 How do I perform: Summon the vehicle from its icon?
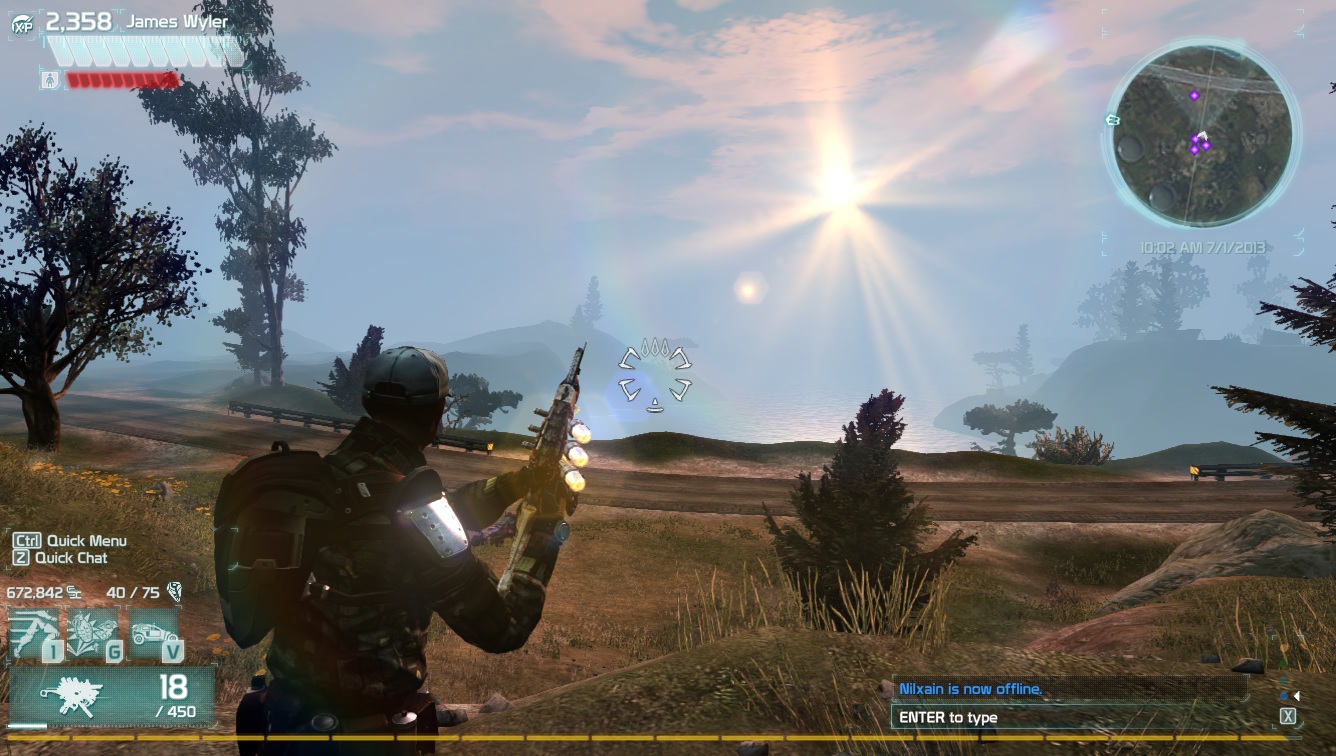[153, 634]
